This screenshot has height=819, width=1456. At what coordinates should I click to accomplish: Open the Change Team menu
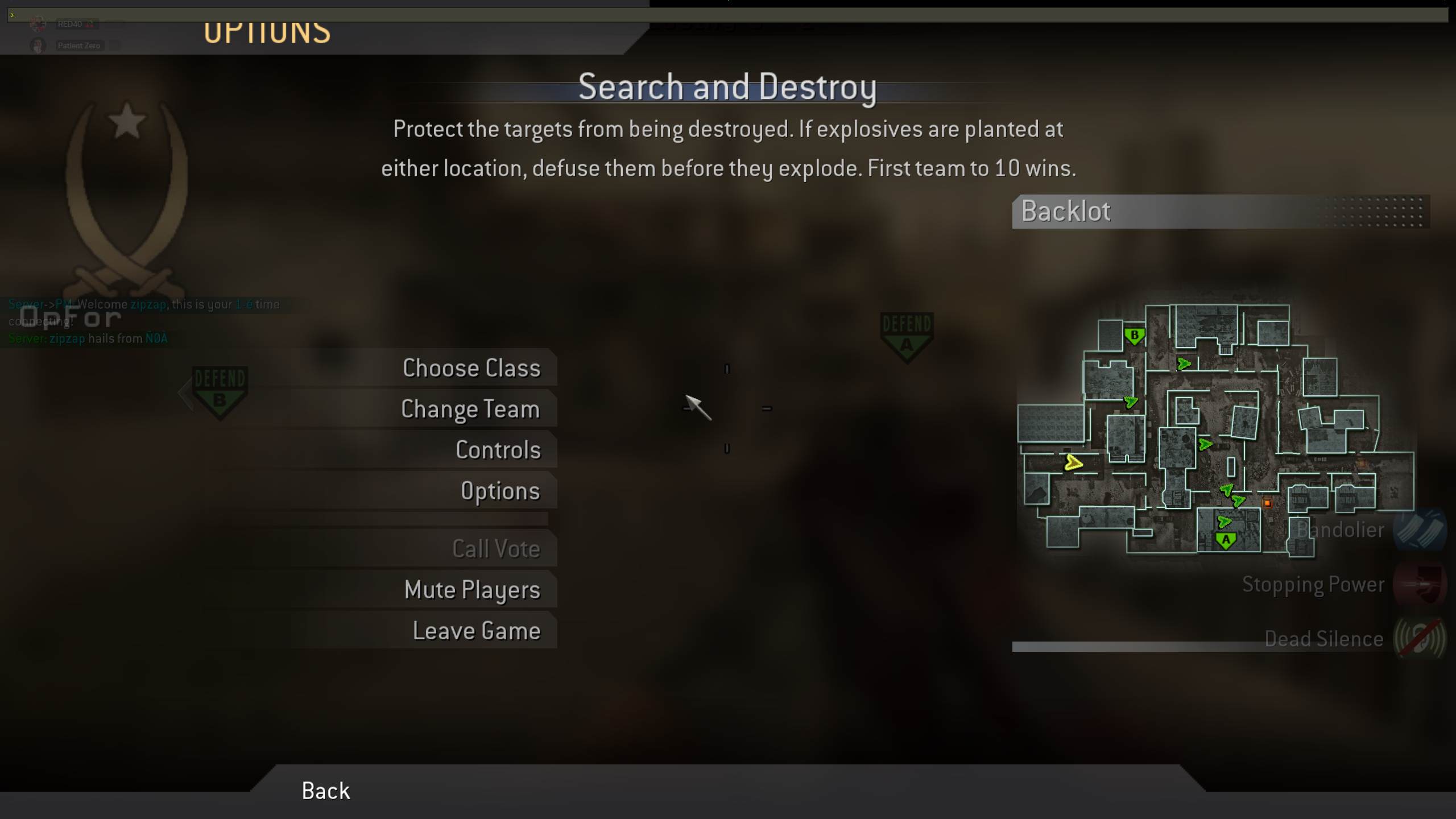tap(470, 408)
